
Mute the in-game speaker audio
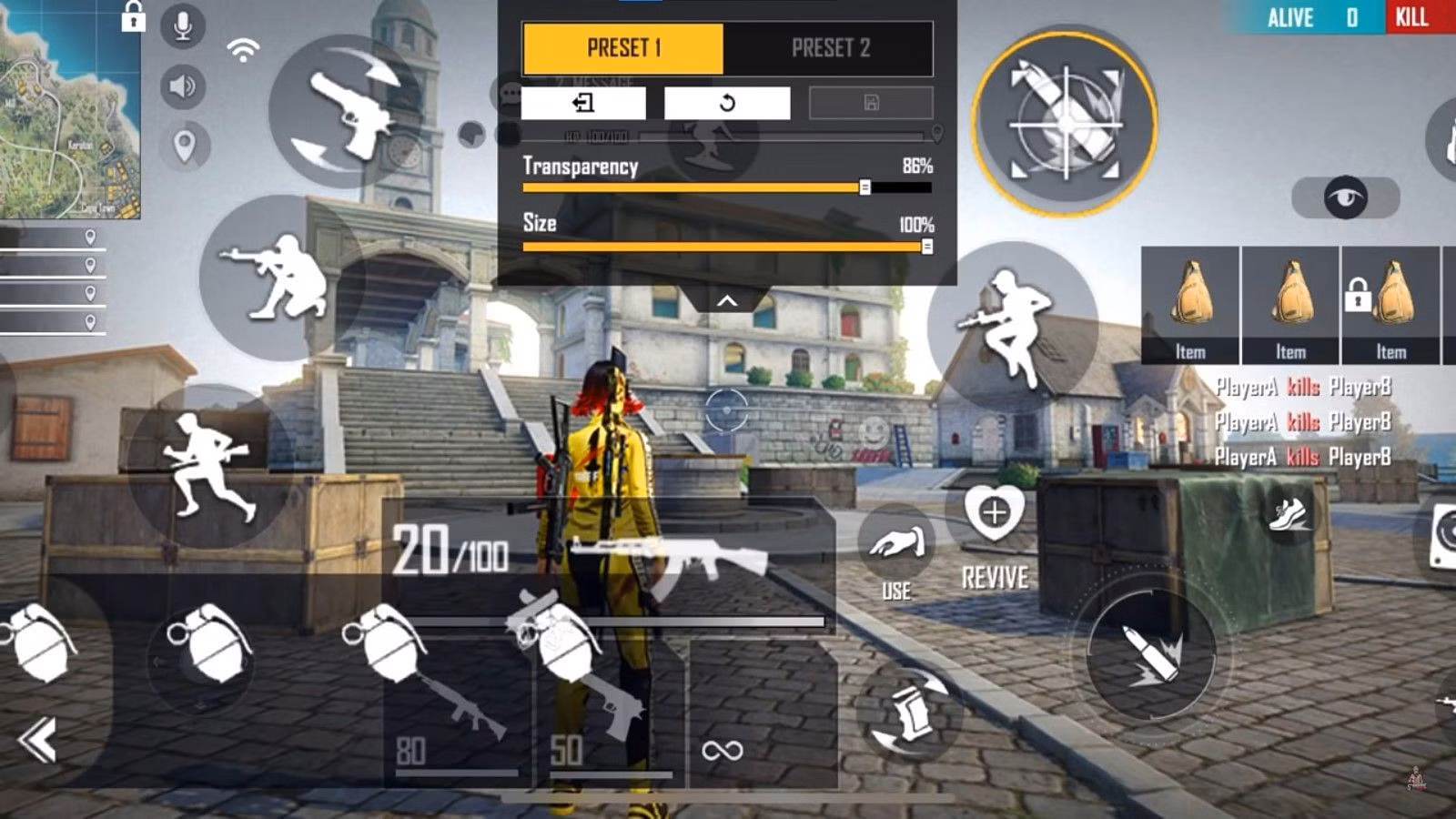point(179,85)
